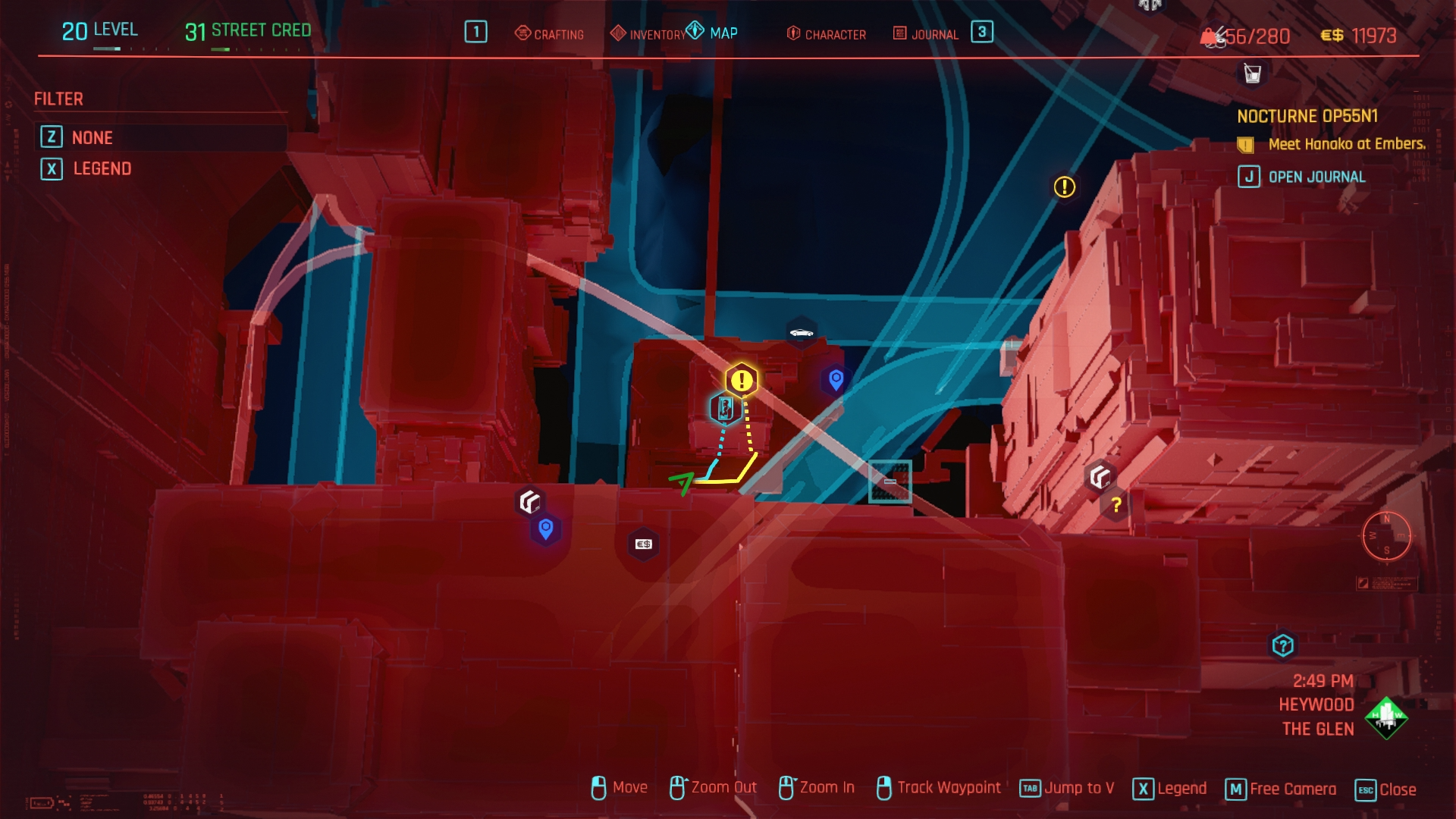Close the map via Close button
The height and width of the screenshot is (819, 1456).
pyautogui.click(x=1386, y=789)
